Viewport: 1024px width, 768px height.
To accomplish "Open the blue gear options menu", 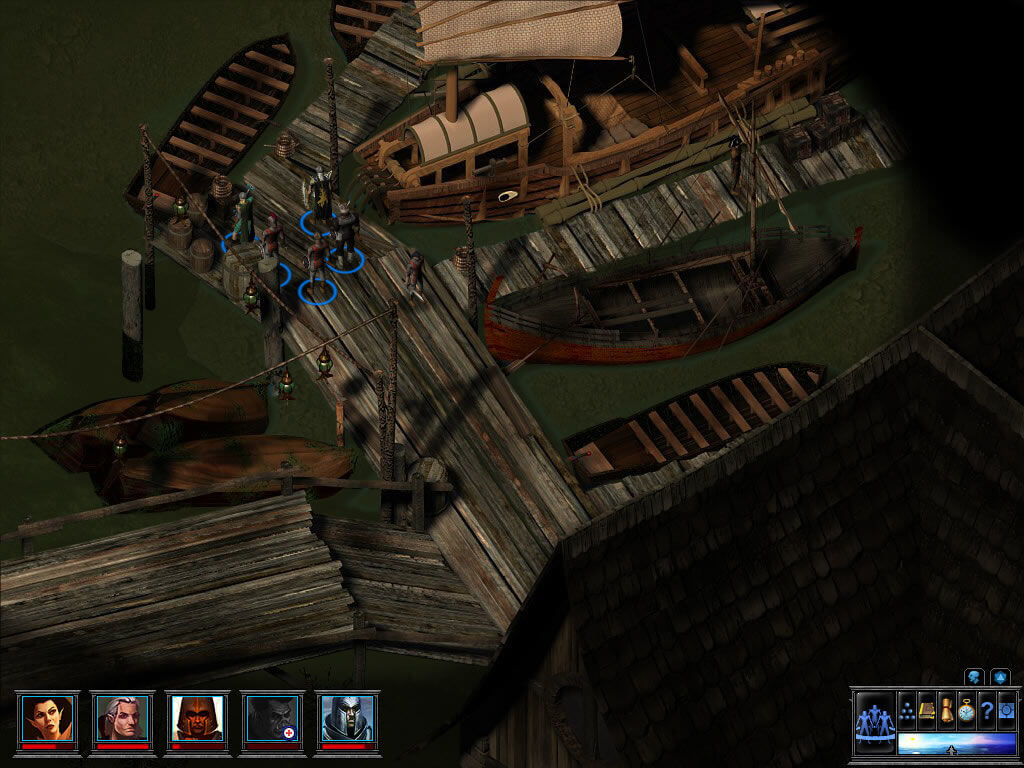I will coord(1006,709).
